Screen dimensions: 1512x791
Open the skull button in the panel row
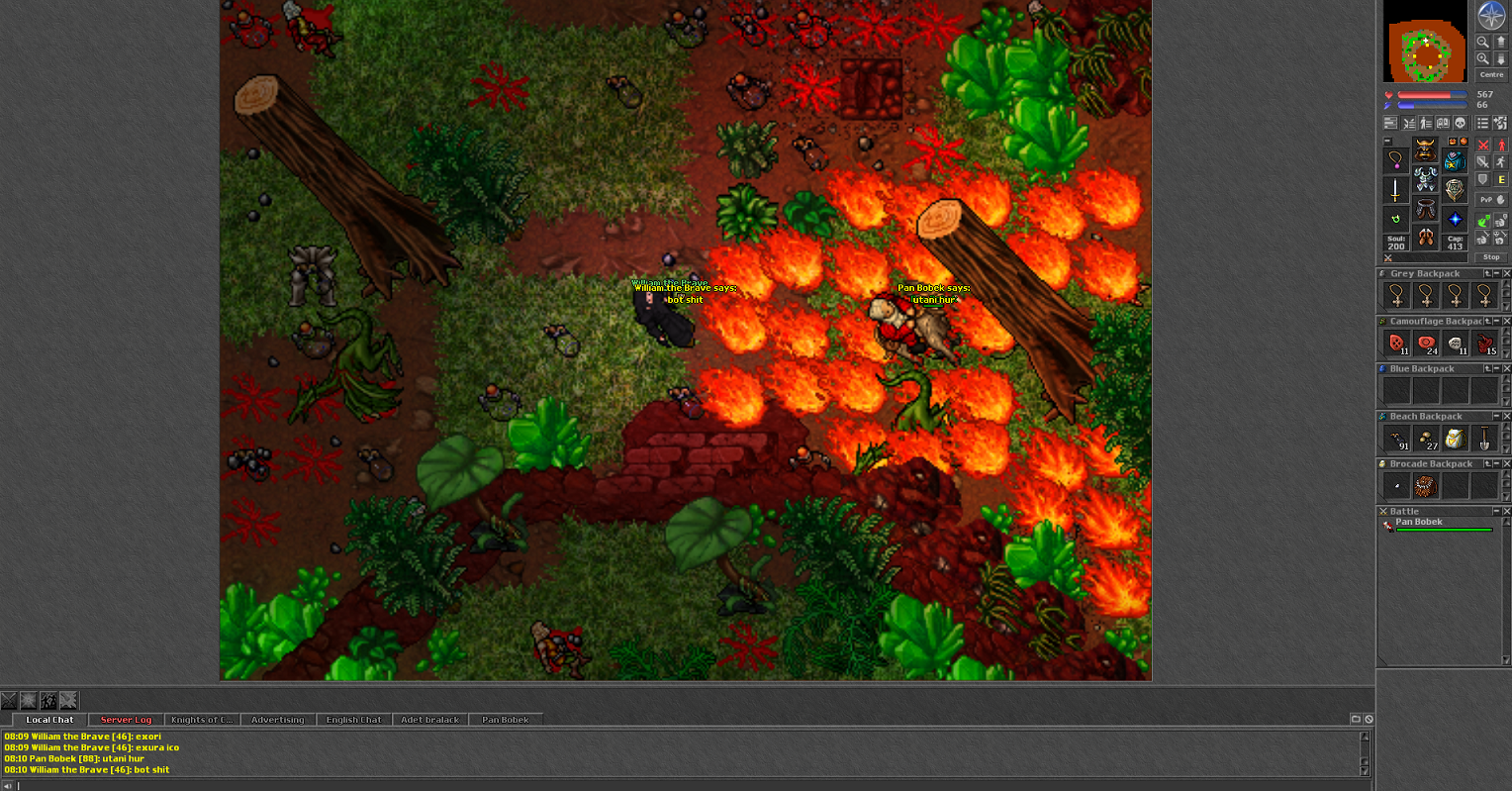click(x=1461, y=123)
